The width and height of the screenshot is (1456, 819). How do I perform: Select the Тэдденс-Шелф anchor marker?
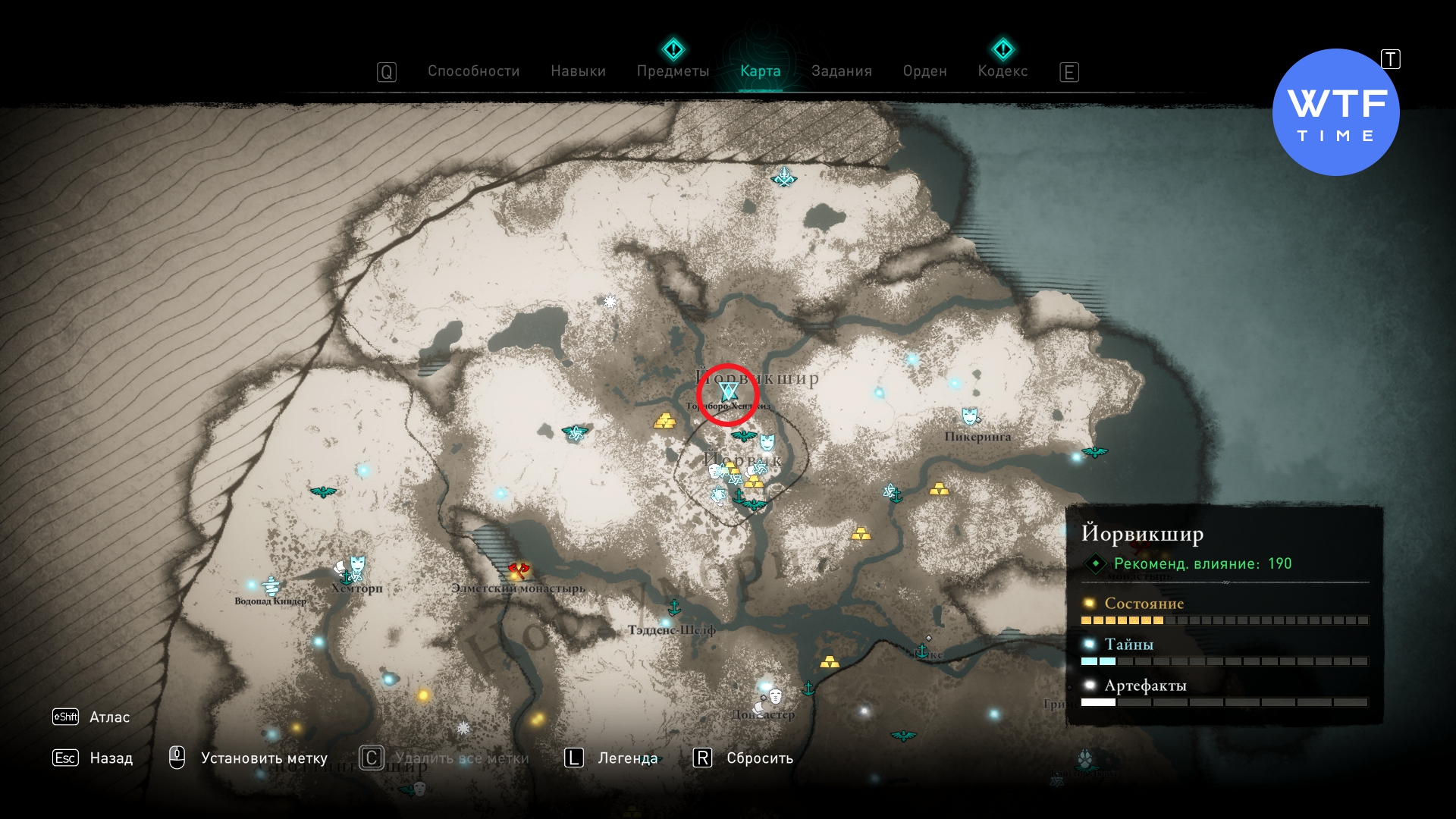pyautogui.click(x=673, y=608)
